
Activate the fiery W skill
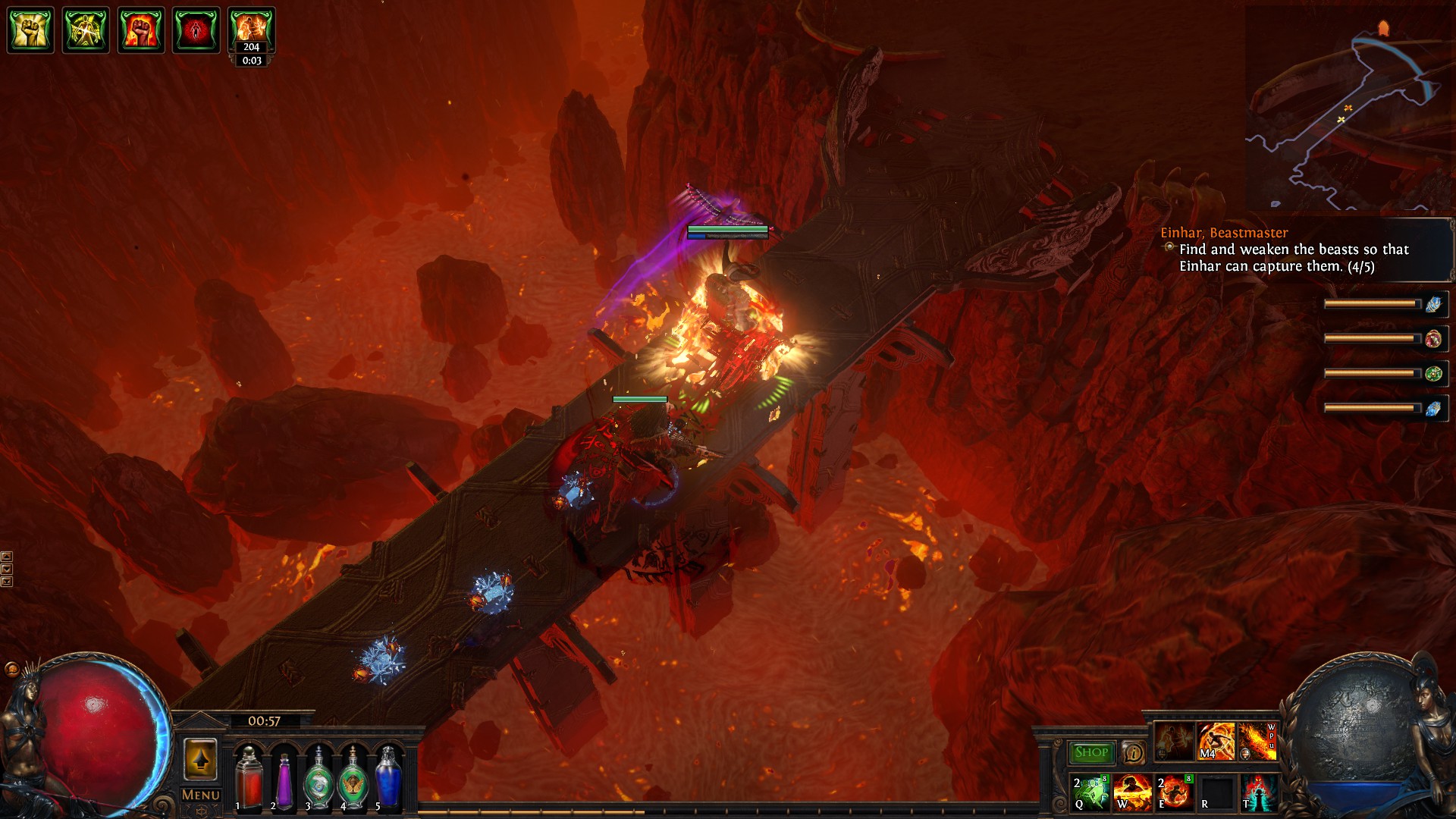click(x=1133, y=792)
